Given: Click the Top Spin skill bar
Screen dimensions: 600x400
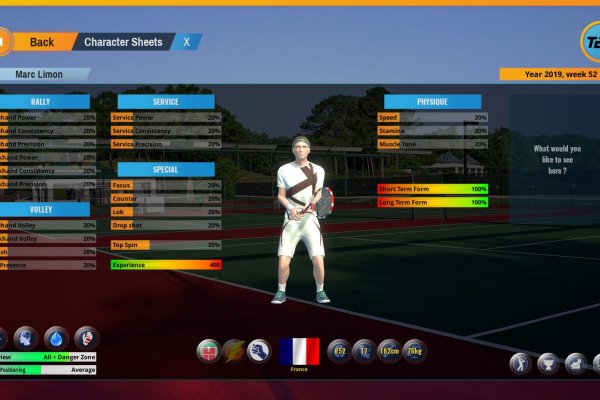Looking at the screenshot, I should [166, 245].
